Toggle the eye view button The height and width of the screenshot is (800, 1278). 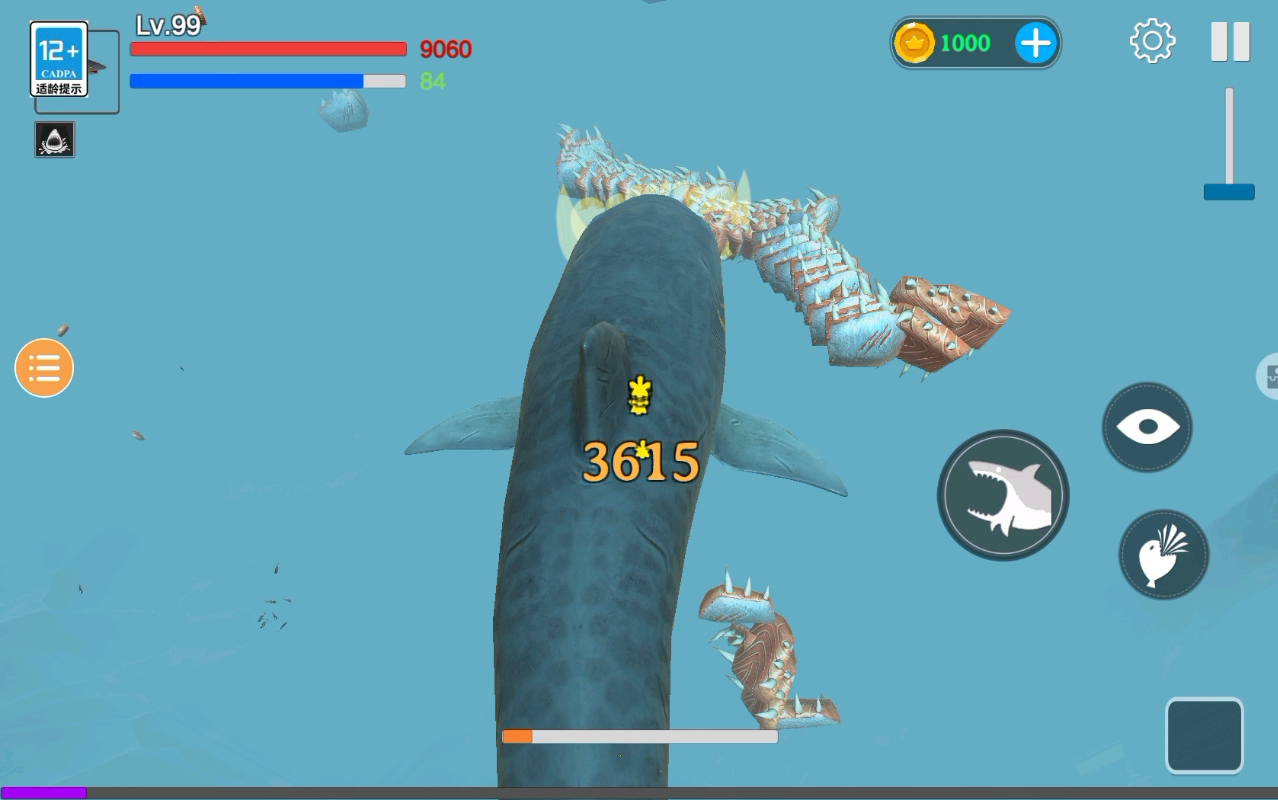coord(1147,428)
